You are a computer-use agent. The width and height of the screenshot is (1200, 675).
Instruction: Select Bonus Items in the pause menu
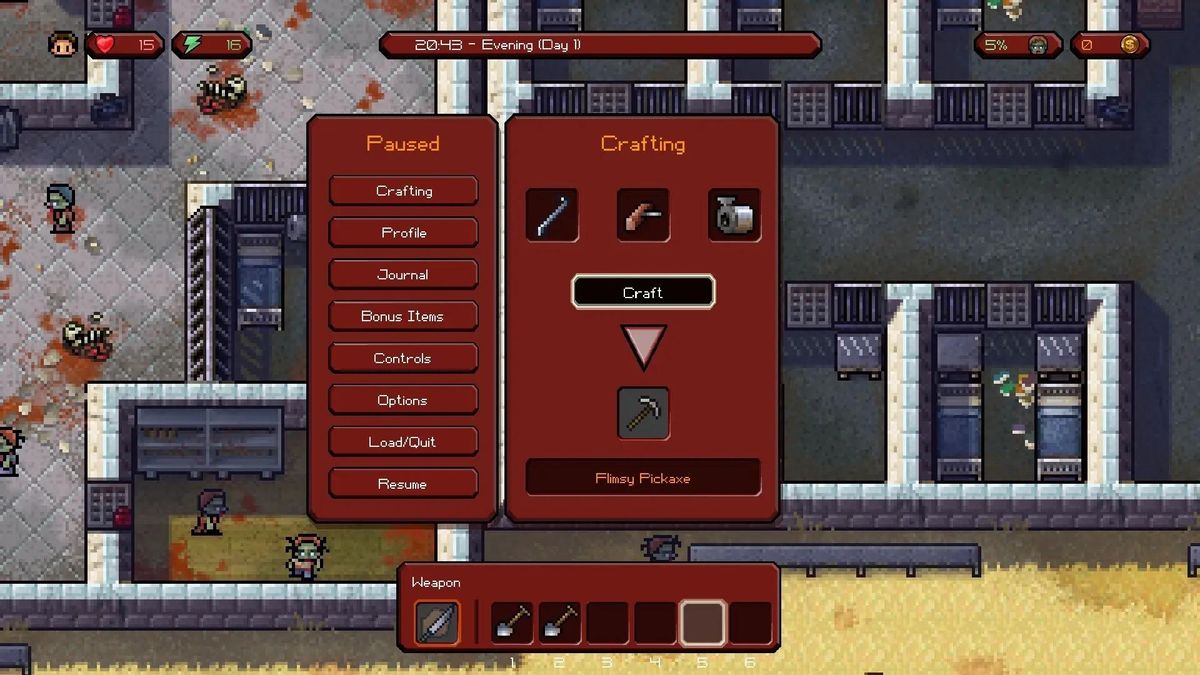tap(403, 317)
